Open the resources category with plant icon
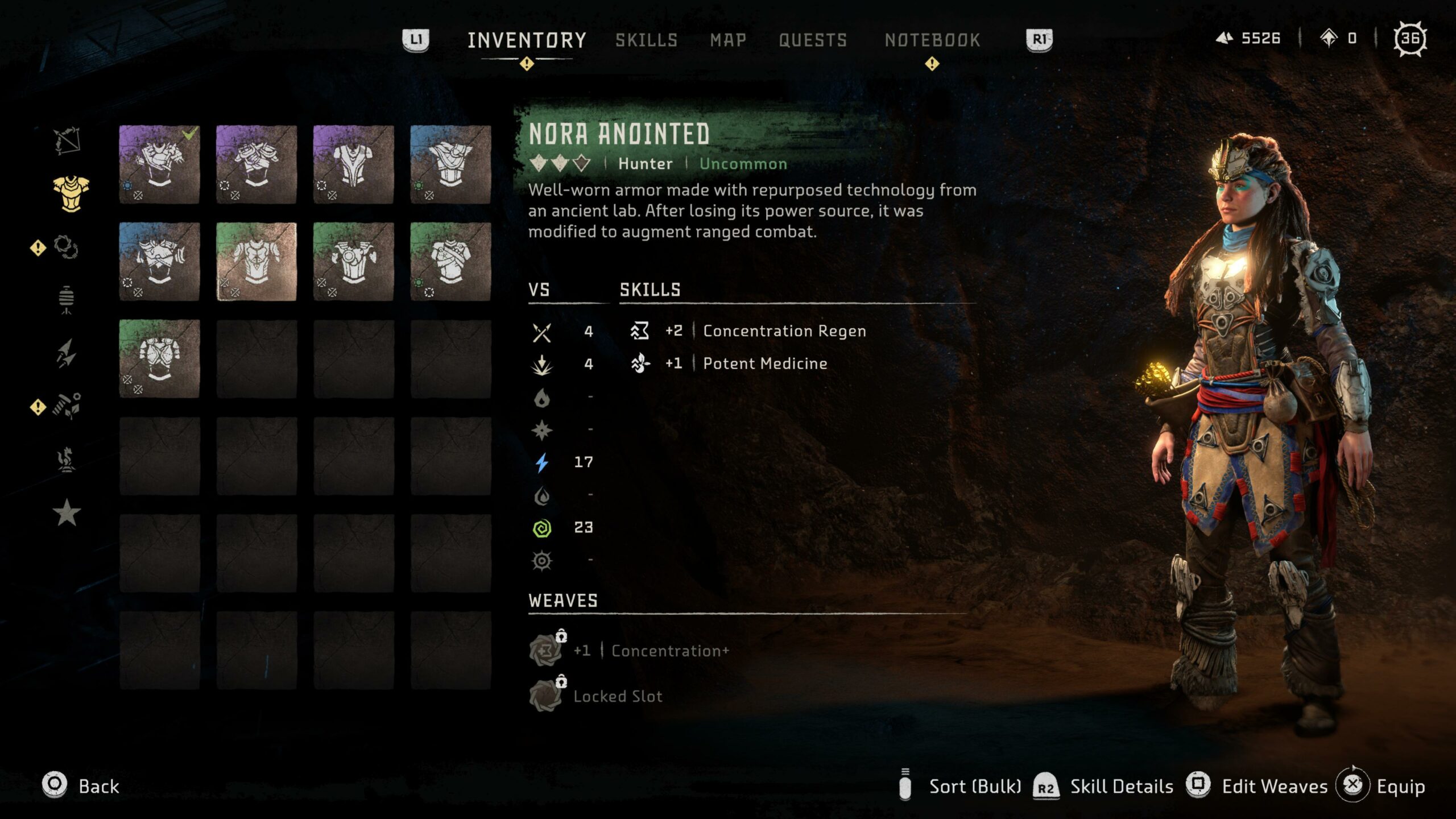Image resolution: width=1456 pixels, height=819 pixels. tap(67, 406)
